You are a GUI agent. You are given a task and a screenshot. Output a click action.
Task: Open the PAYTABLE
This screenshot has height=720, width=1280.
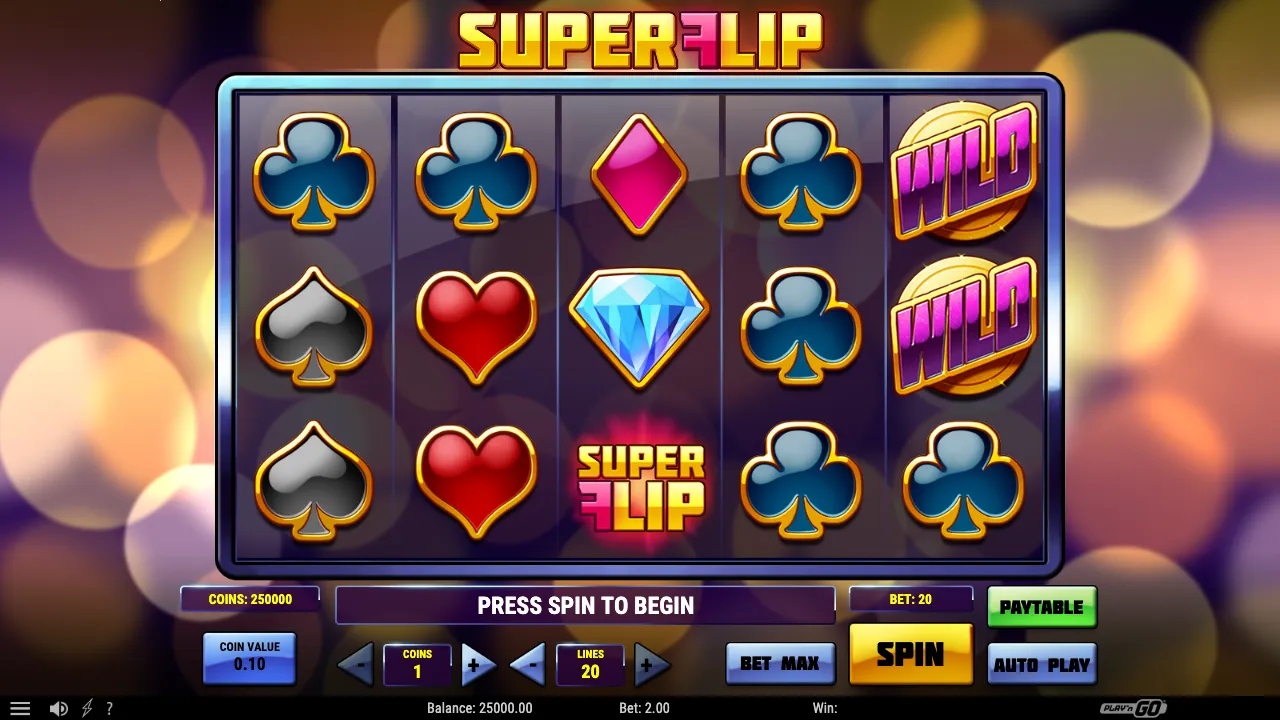pos(1042,606)
